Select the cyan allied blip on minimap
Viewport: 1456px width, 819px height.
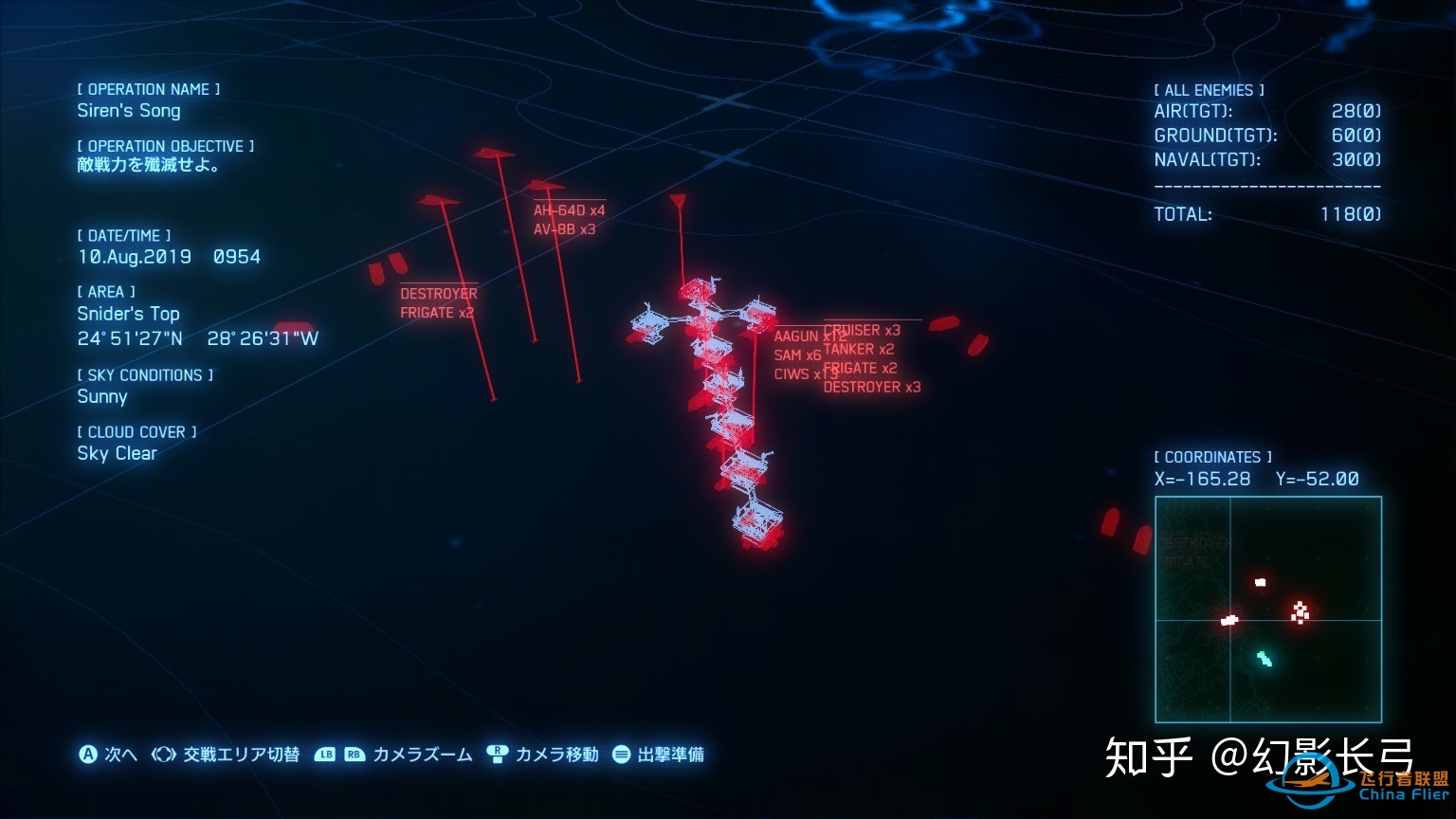(1265, 659)
